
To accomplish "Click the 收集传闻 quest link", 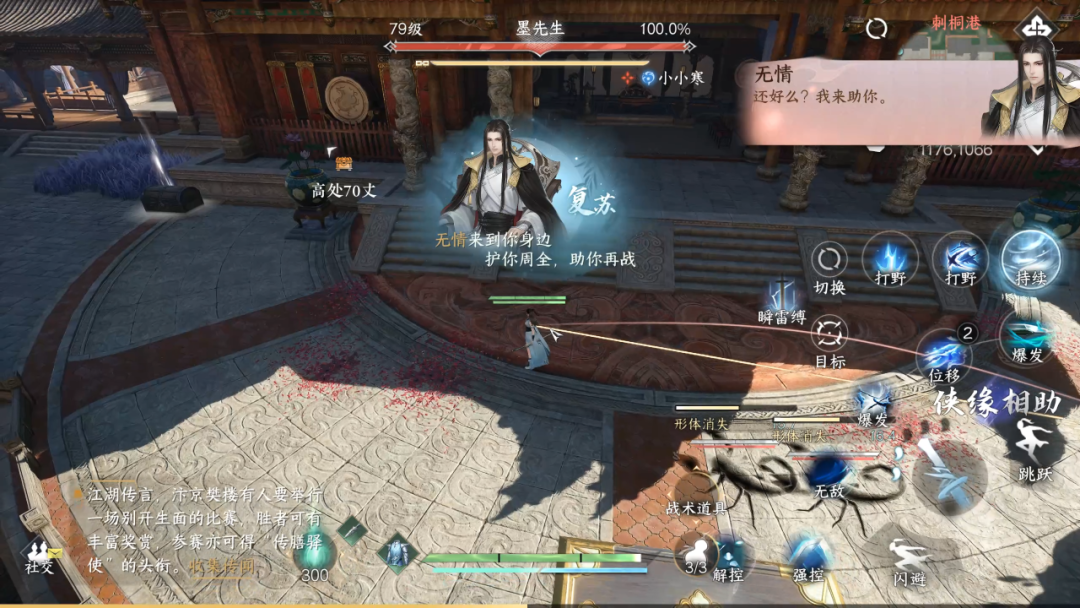I will (x=222, y=566).
